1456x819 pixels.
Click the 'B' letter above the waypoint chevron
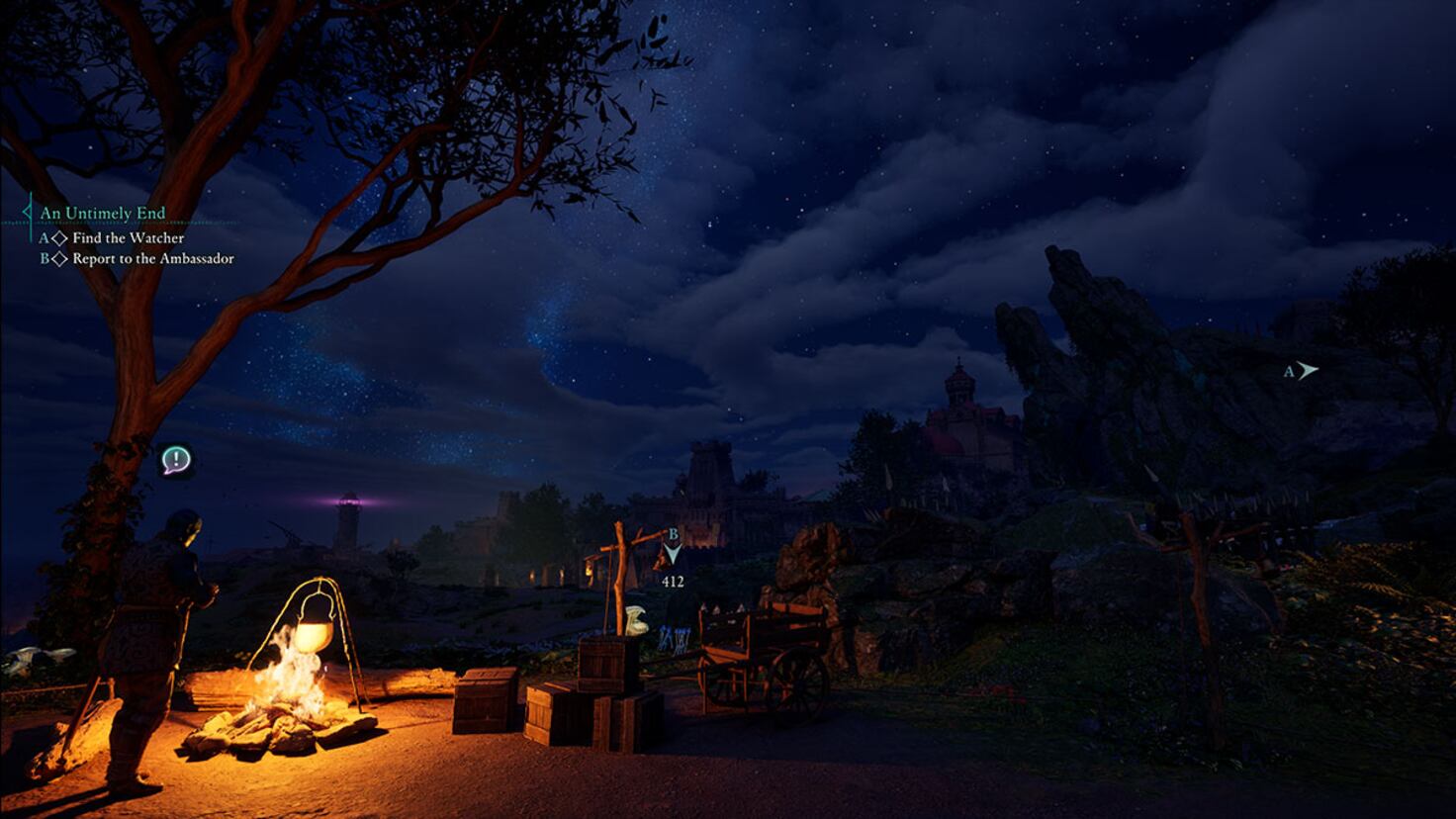673,532
